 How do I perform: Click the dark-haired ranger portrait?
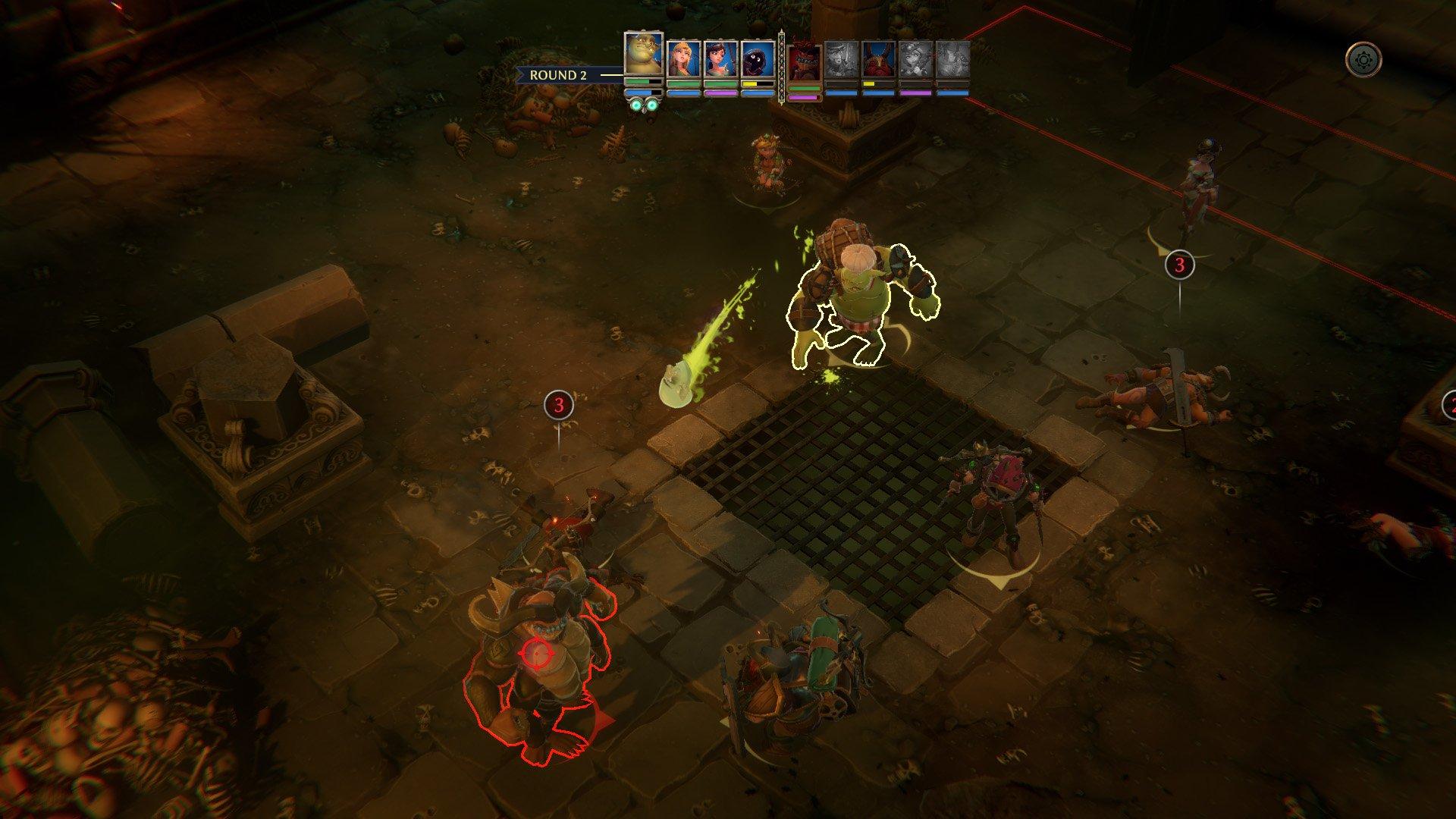720,57
